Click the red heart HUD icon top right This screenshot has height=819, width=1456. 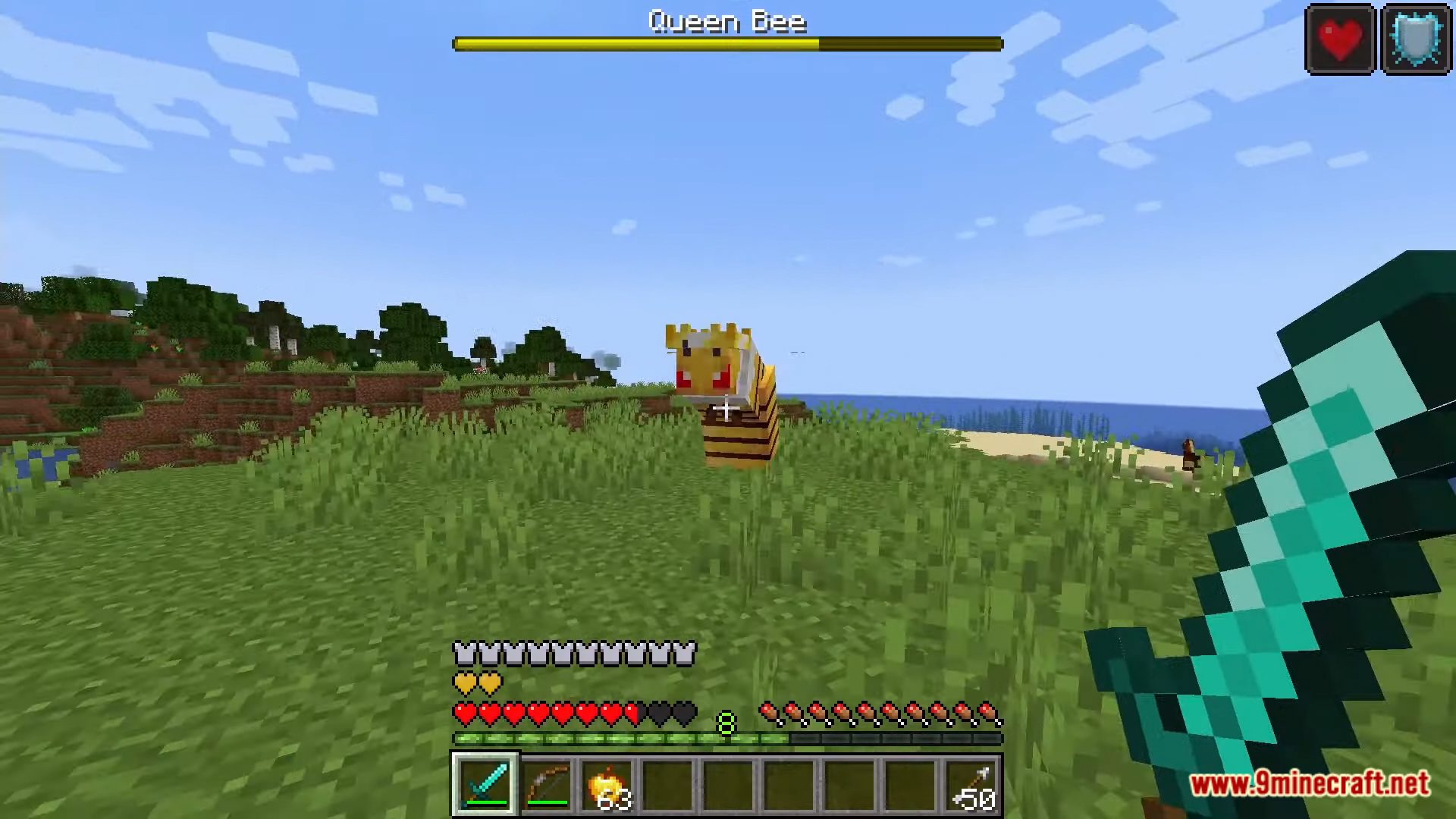pyautogui.click(x=1340, y=37)
